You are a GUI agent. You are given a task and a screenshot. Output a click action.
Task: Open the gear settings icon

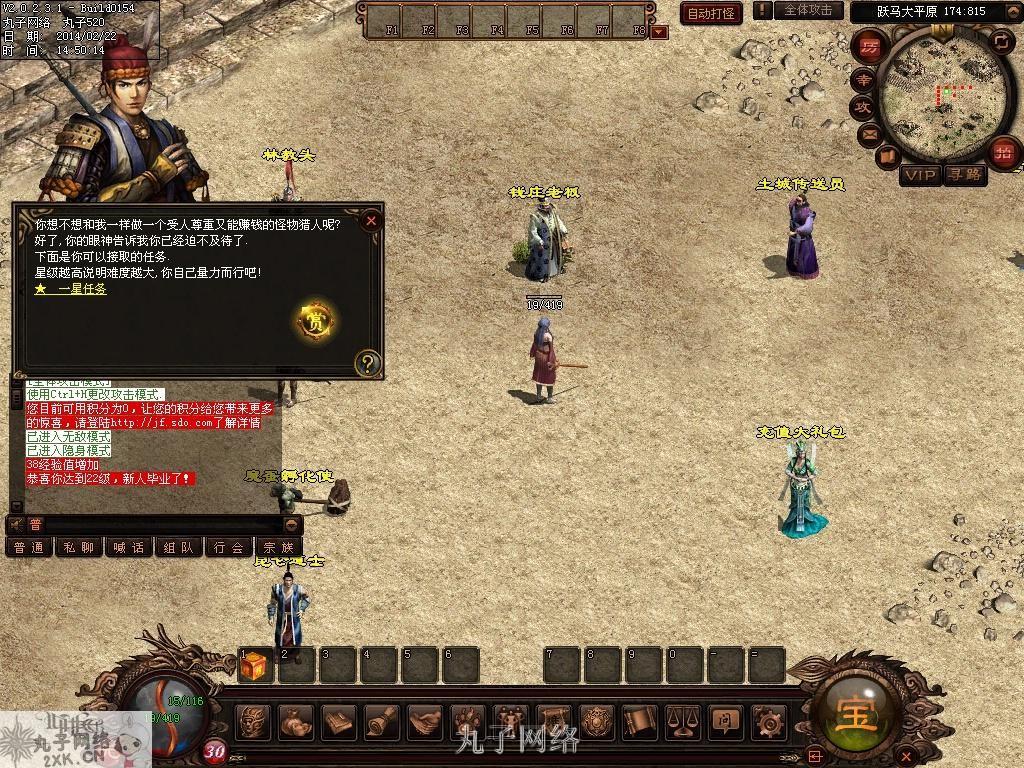click(768, 720)
